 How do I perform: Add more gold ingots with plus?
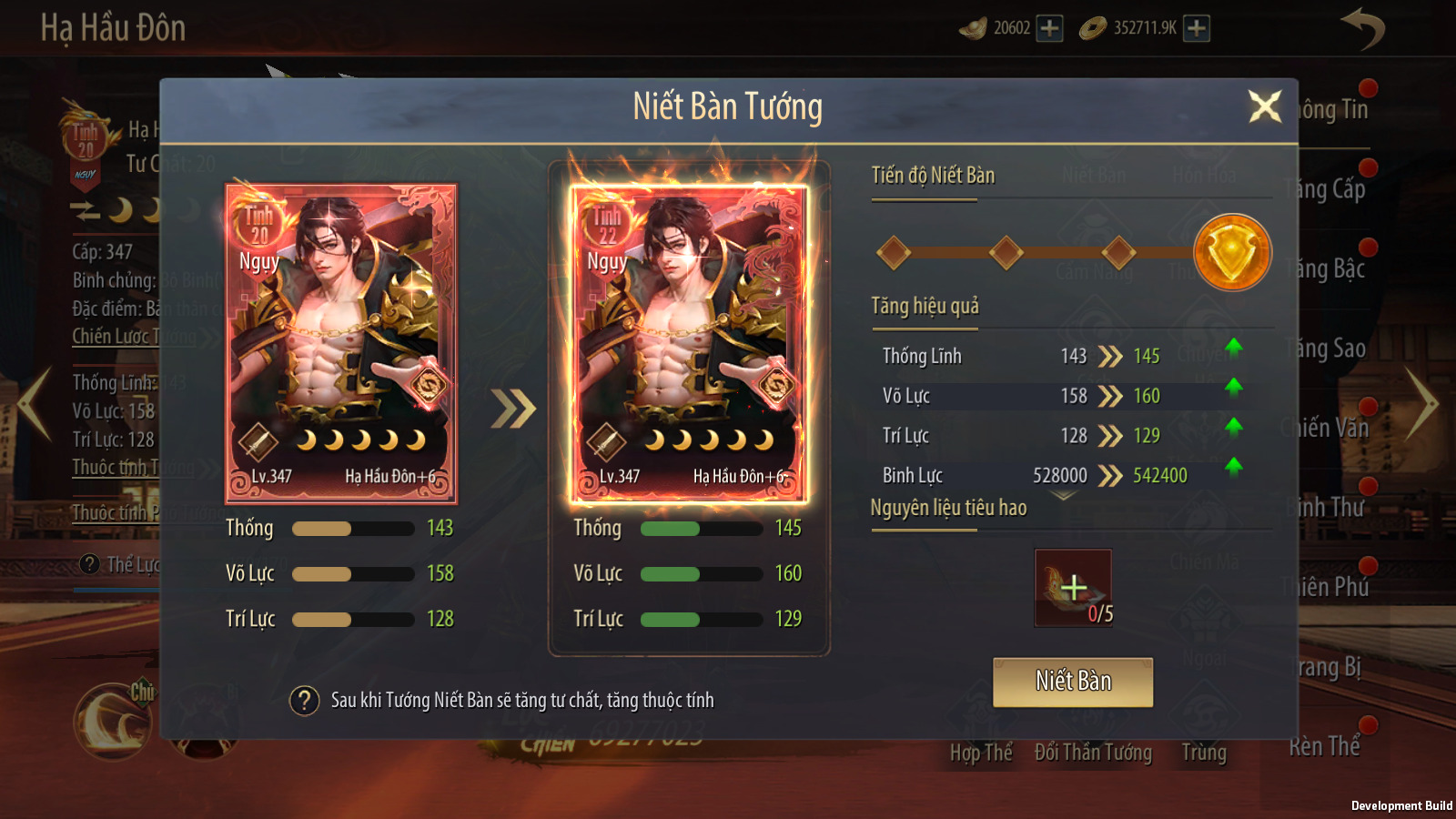pos(1049,28)
